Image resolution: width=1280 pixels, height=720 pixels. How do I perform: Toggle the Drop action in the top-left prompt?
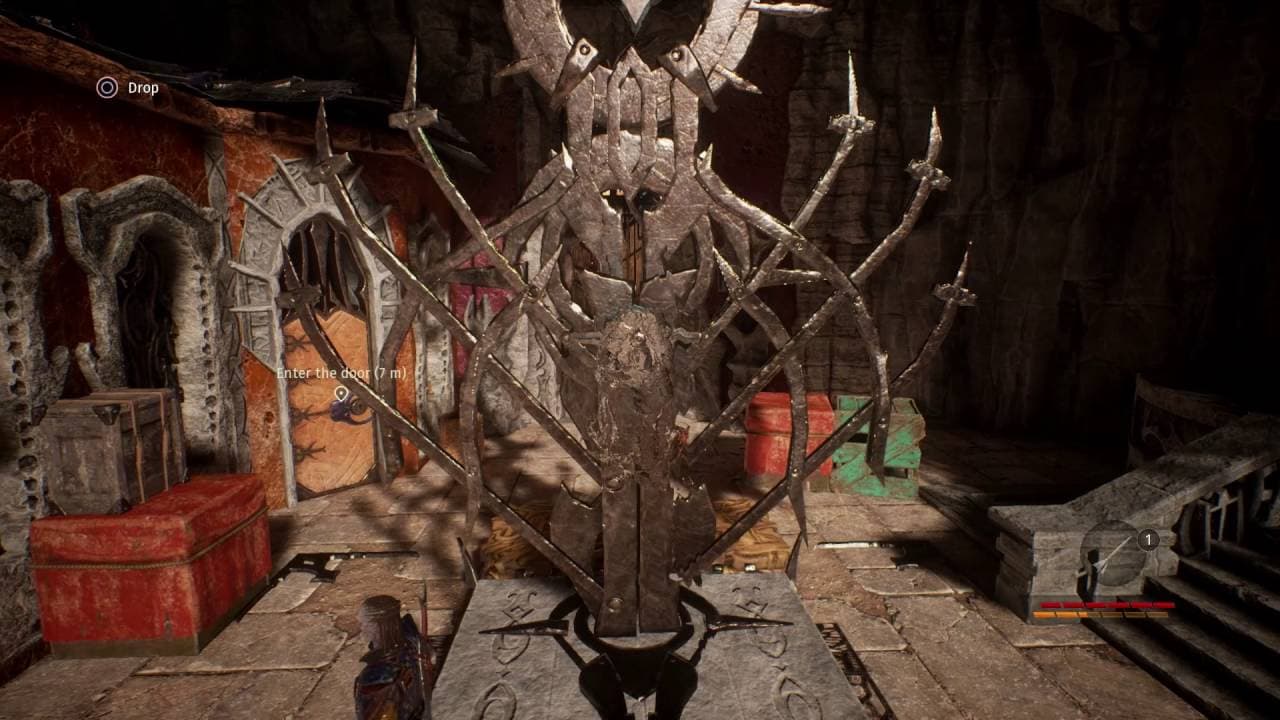(x=105, y=88)
